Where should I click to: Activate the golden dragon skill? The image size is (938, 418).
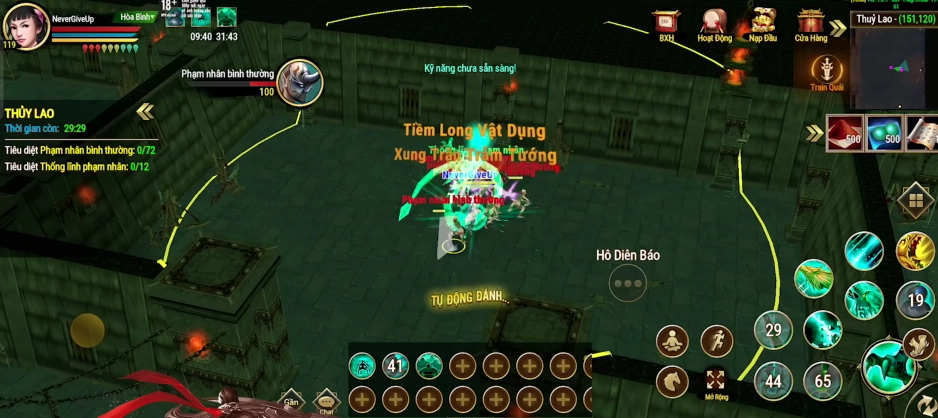(914, 250)
